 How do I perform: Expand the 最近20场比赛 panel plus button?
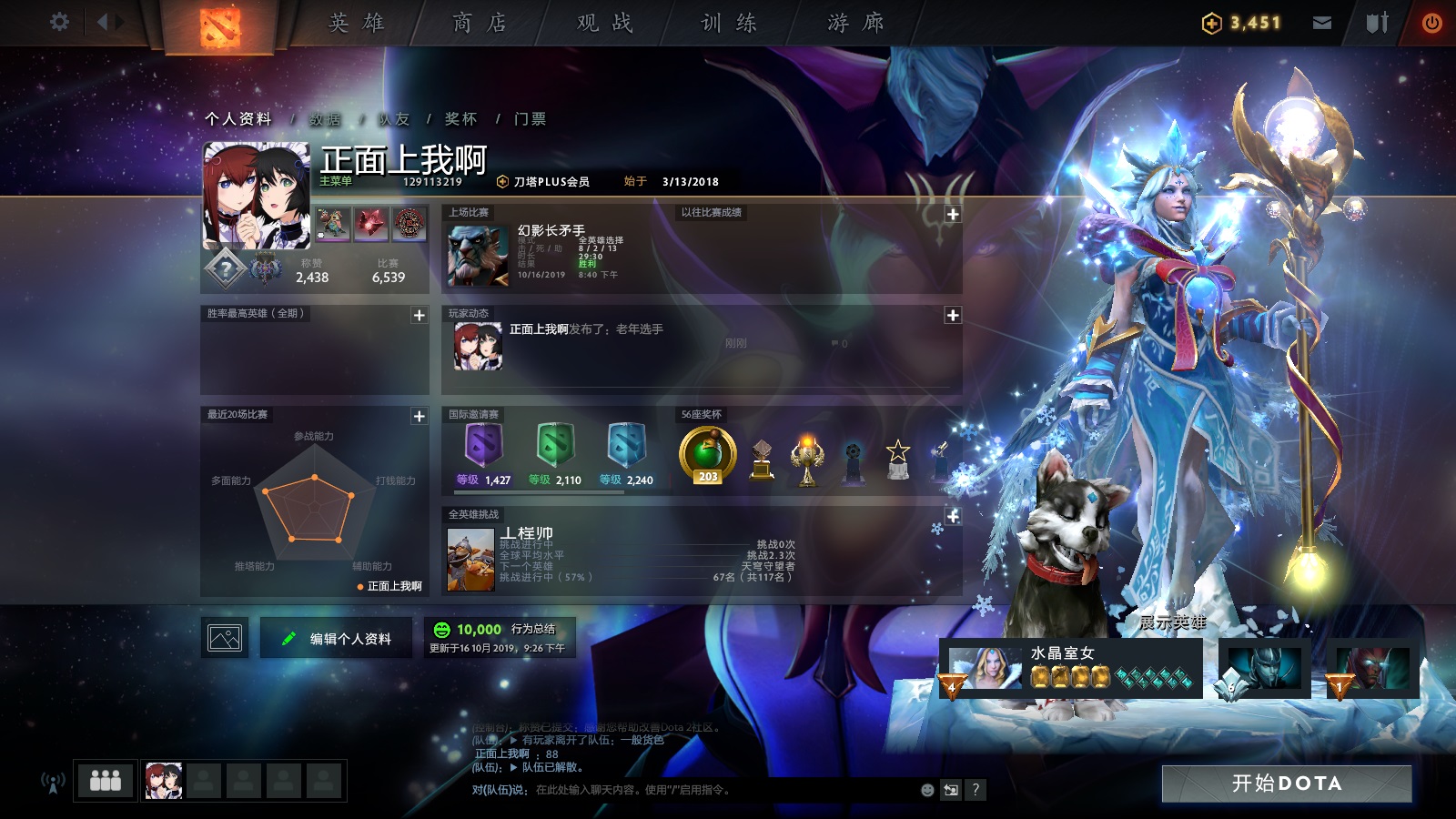419,415
